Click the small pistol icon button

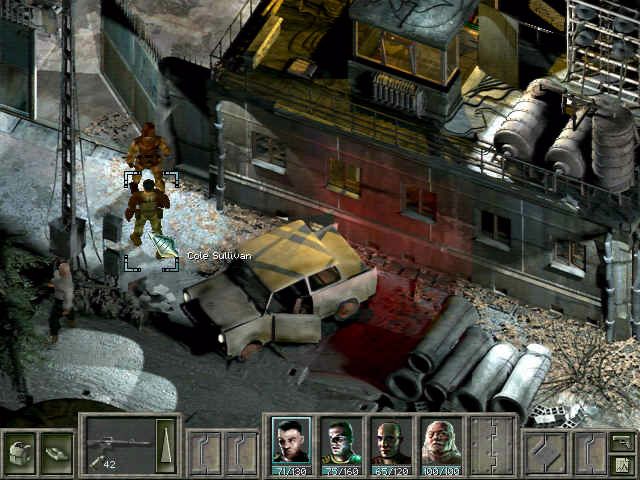coord(621,440)
